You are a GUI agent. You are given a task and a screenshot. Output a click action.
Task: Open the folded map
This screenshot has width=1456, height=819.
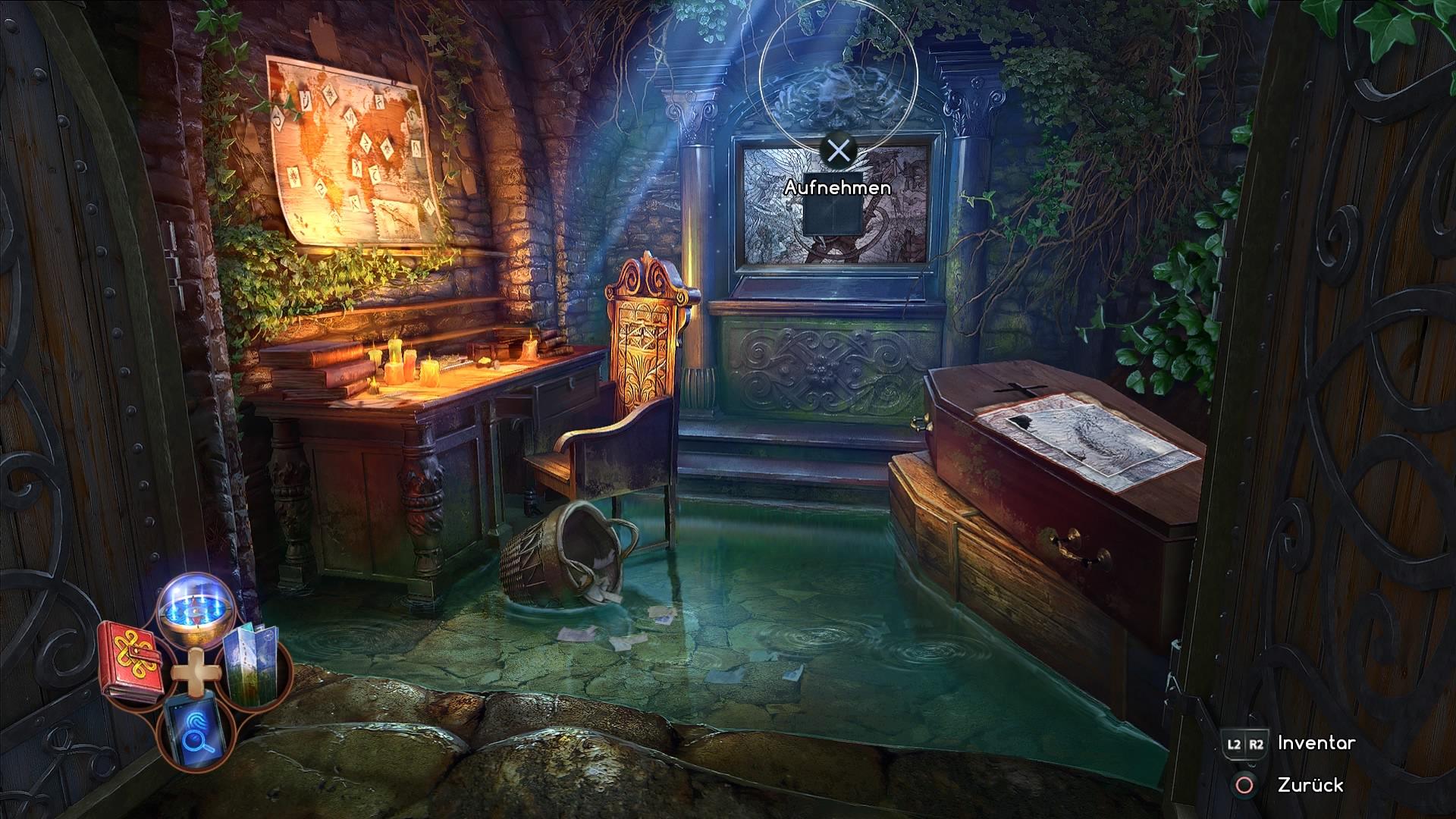[254, 666]
